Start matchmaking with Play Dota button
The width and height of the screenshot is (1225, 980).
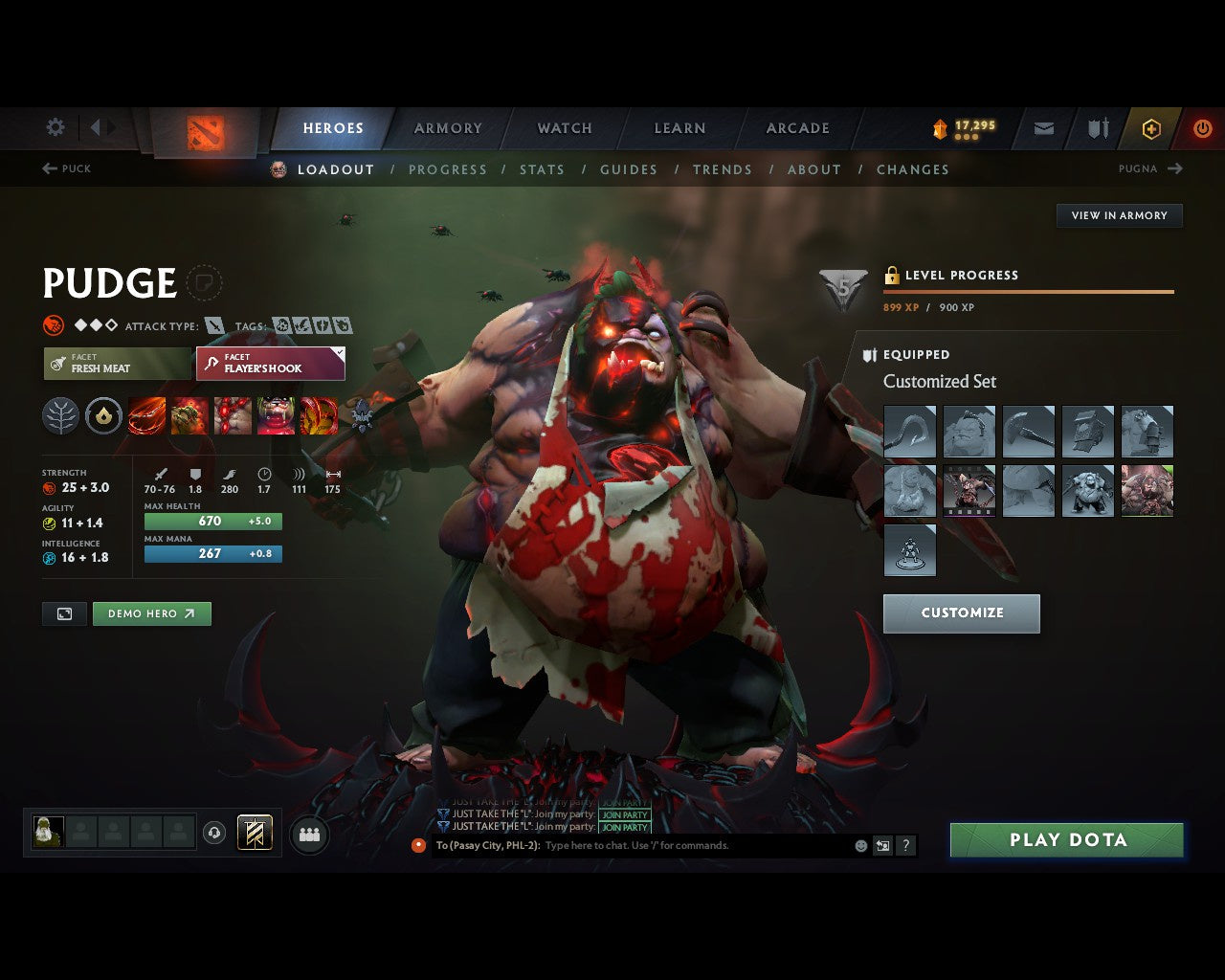[x=1067, y=840]
